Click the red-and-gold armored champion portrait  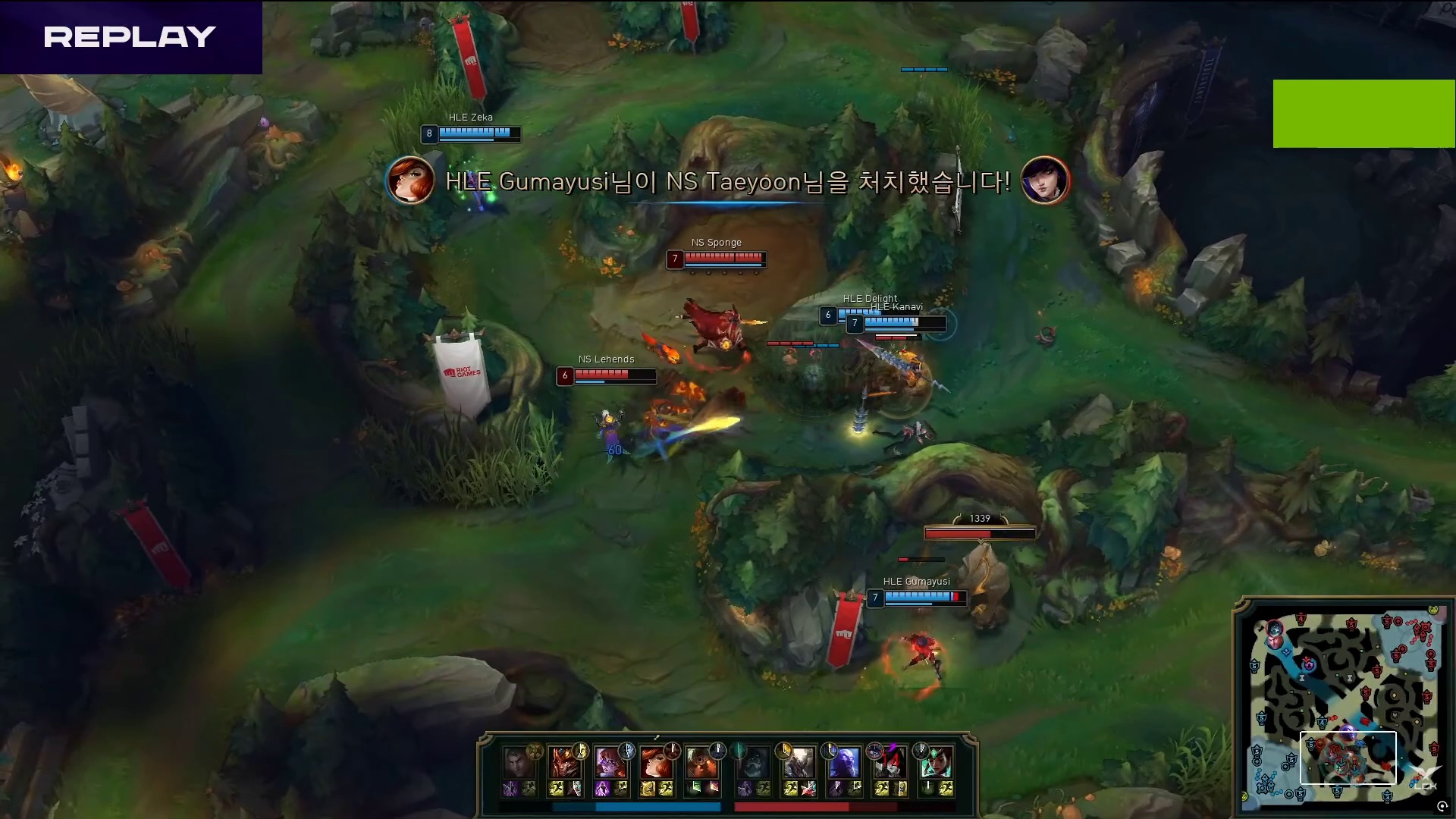[564, 763]
